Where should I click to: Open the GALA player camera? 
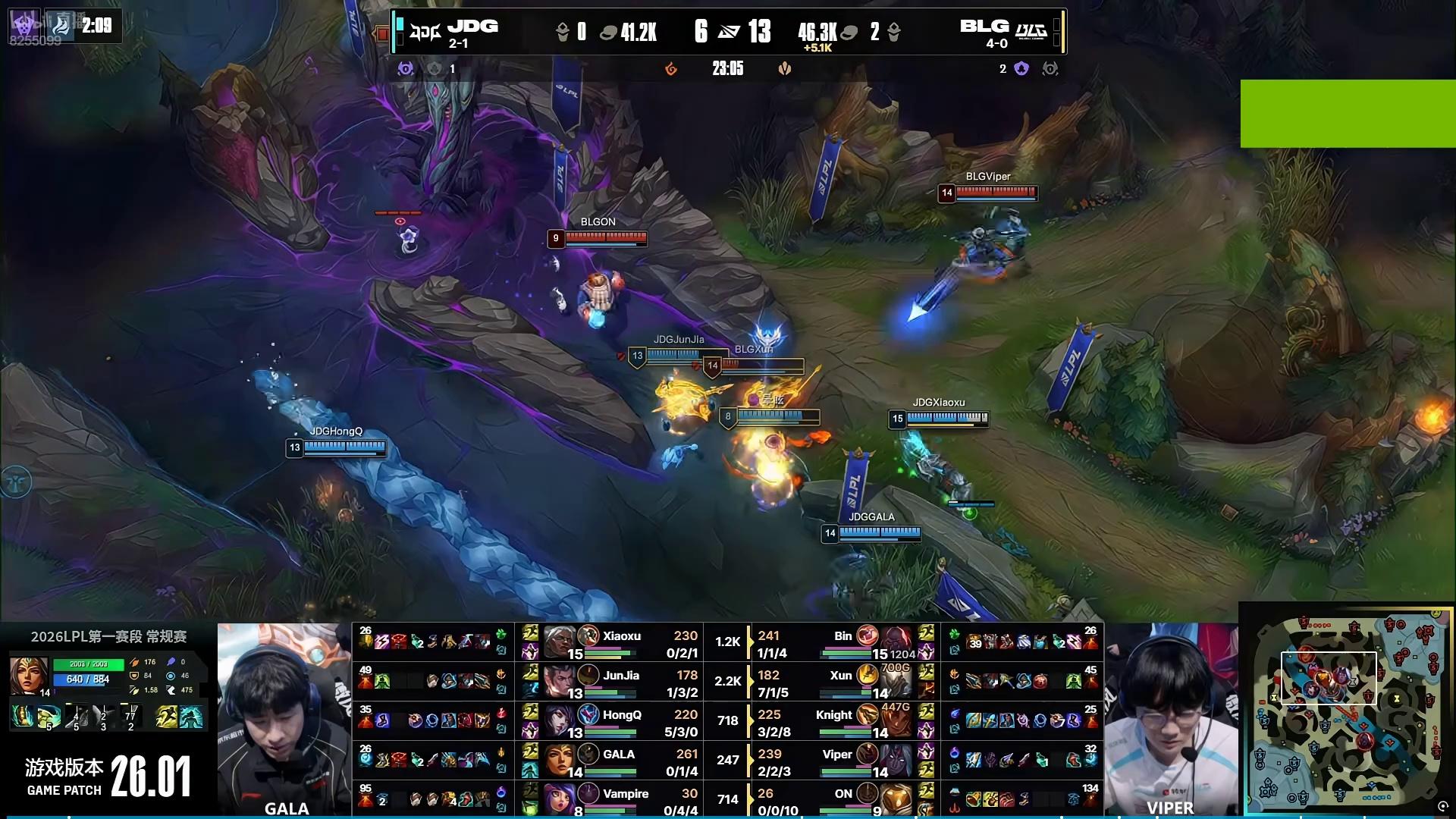284,719
